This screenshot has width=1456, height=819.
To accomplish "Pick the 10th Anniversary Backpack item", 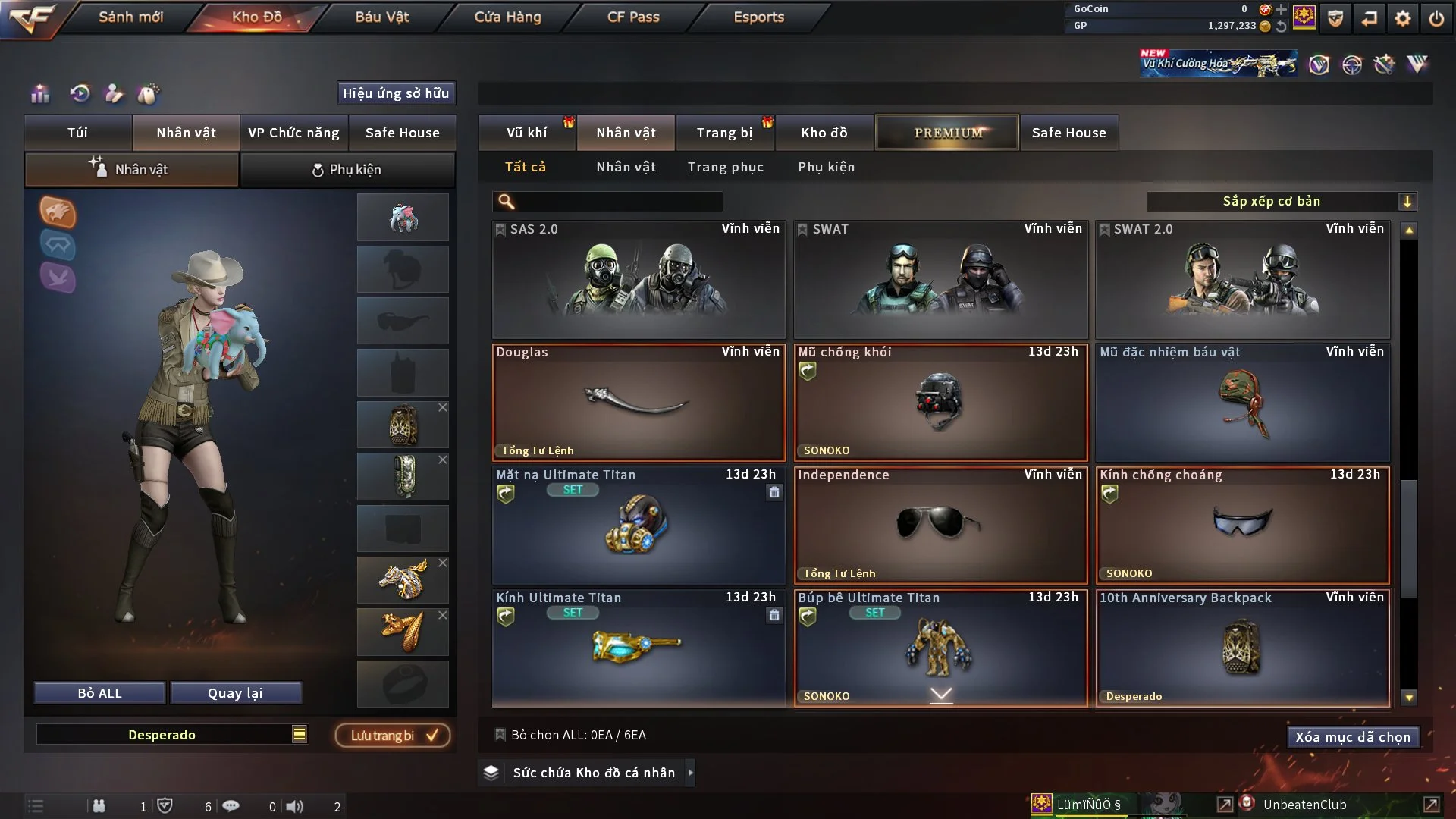I will 1242,648.
